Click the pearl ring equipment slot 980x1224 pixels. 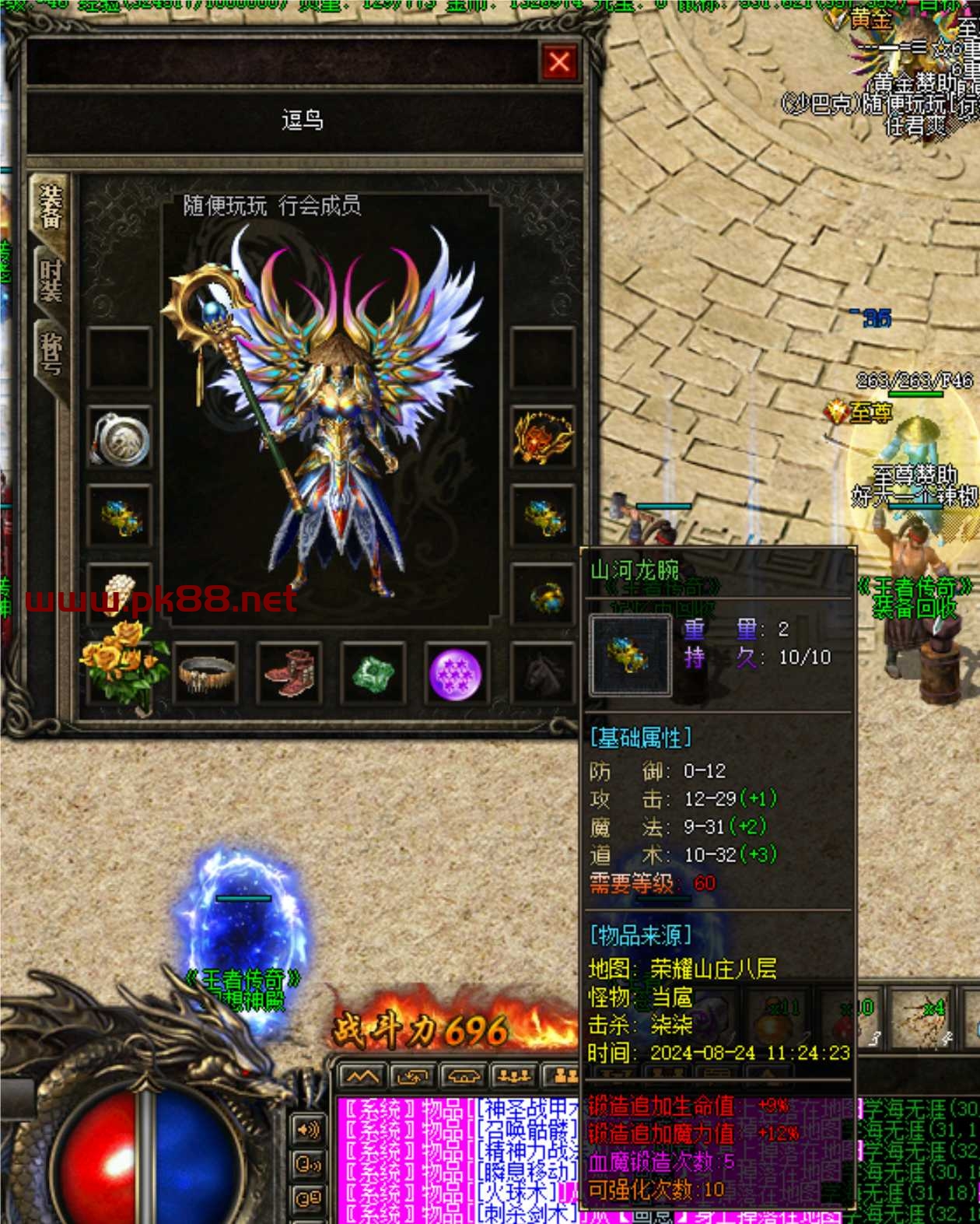point(119,591)
